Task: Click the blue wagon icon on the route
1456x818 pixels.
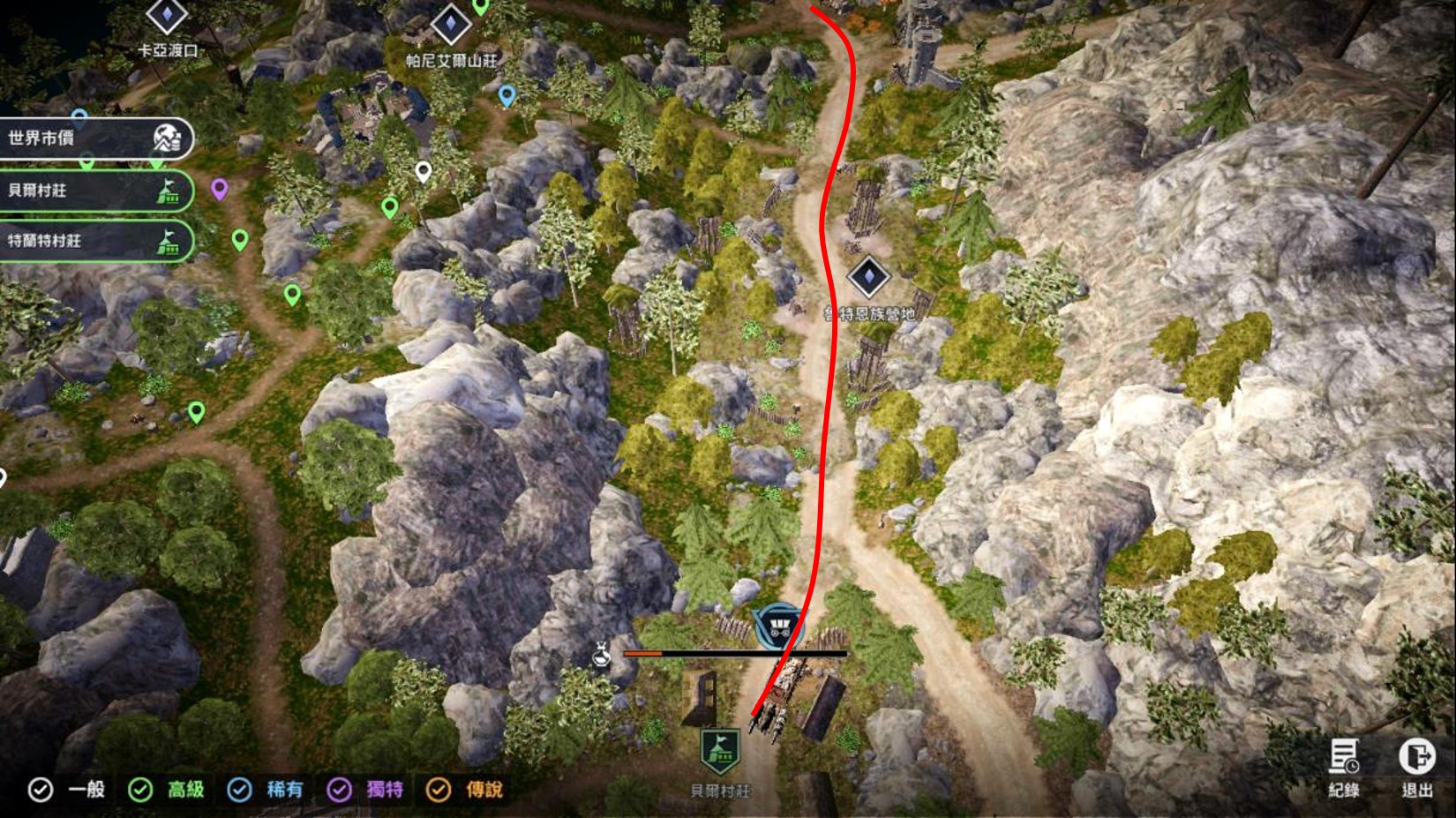Action: pyautogui.click(x=777, y=626)
